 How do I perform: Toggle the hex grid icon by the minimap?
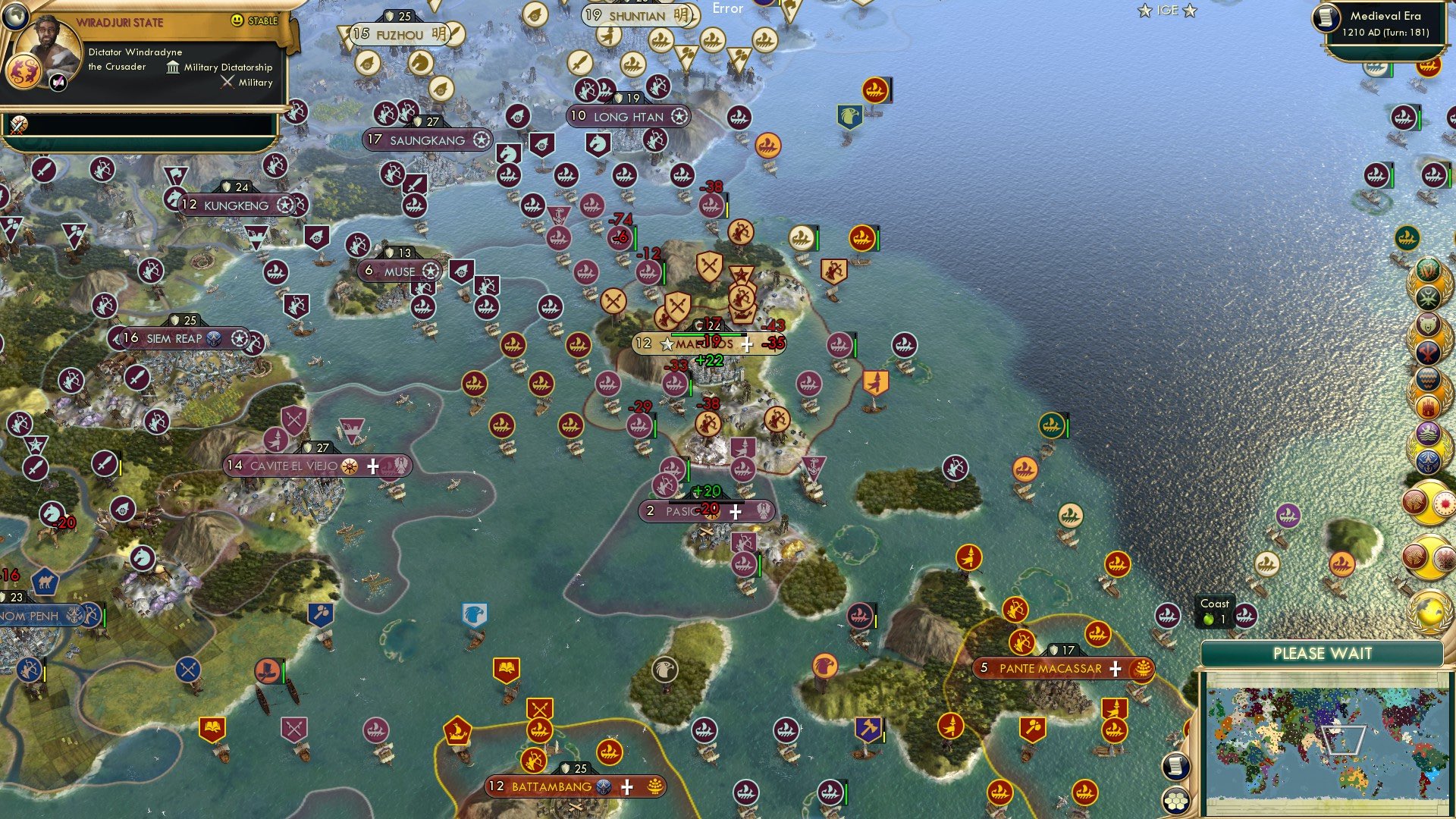pos(1175,800)
